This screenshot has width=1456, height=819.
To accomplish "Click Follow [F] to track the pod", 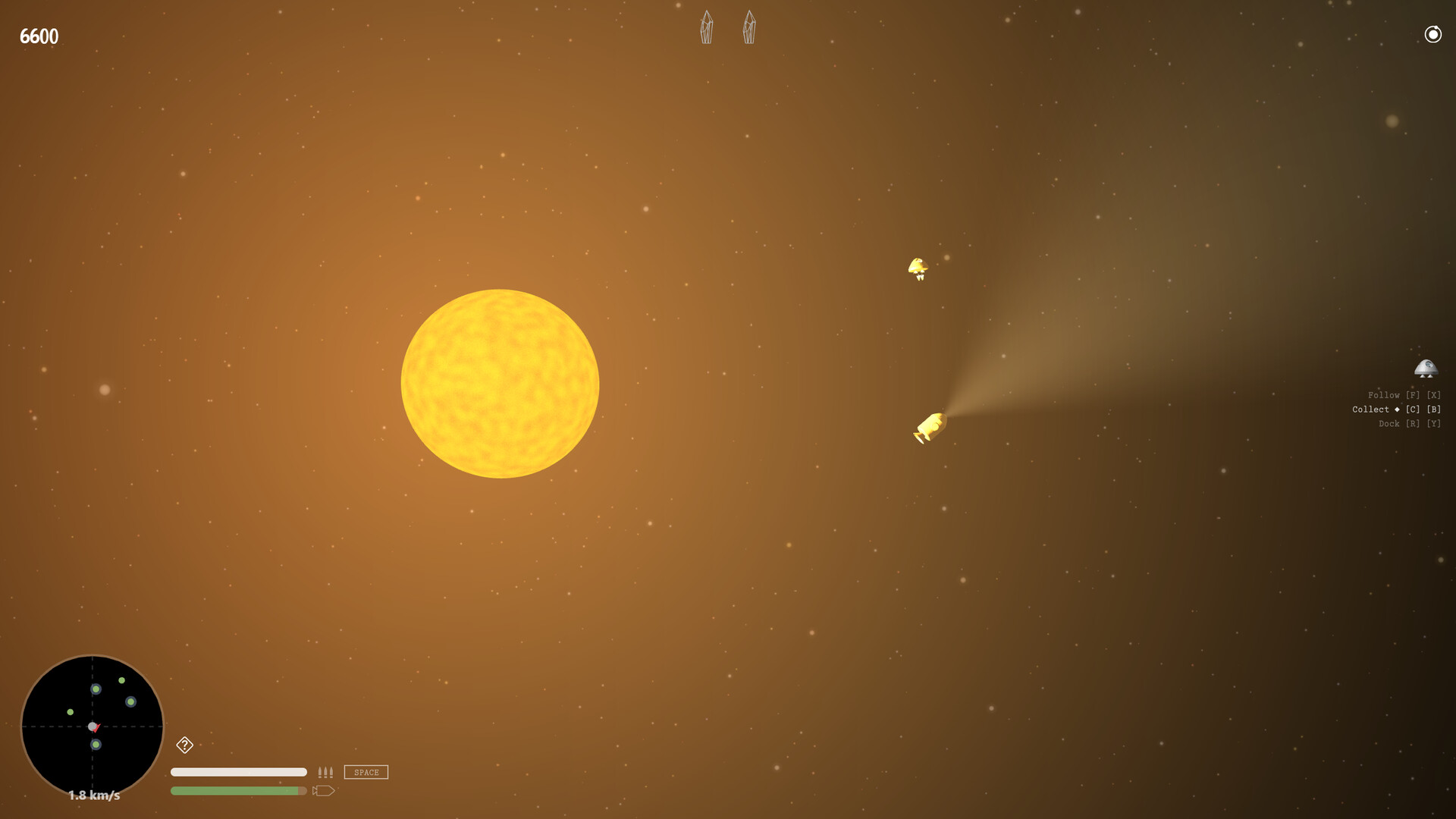I will pyautogui.click(x=1385, y=394).
